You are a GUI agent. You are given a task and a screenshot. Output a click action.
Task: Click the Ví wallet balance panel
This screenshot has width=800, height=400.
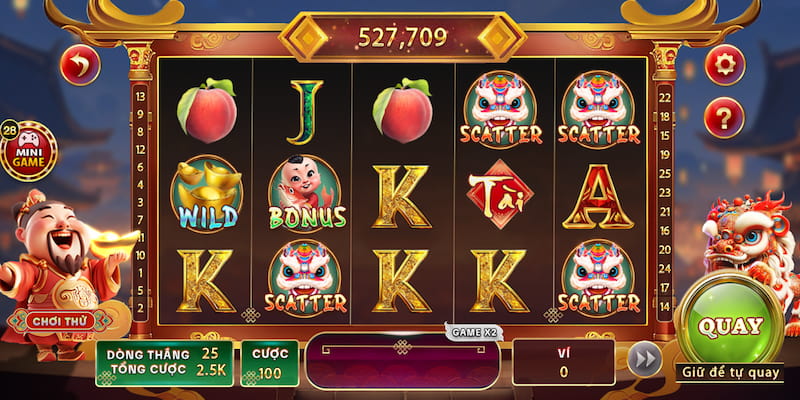click(x=563, y=362)
